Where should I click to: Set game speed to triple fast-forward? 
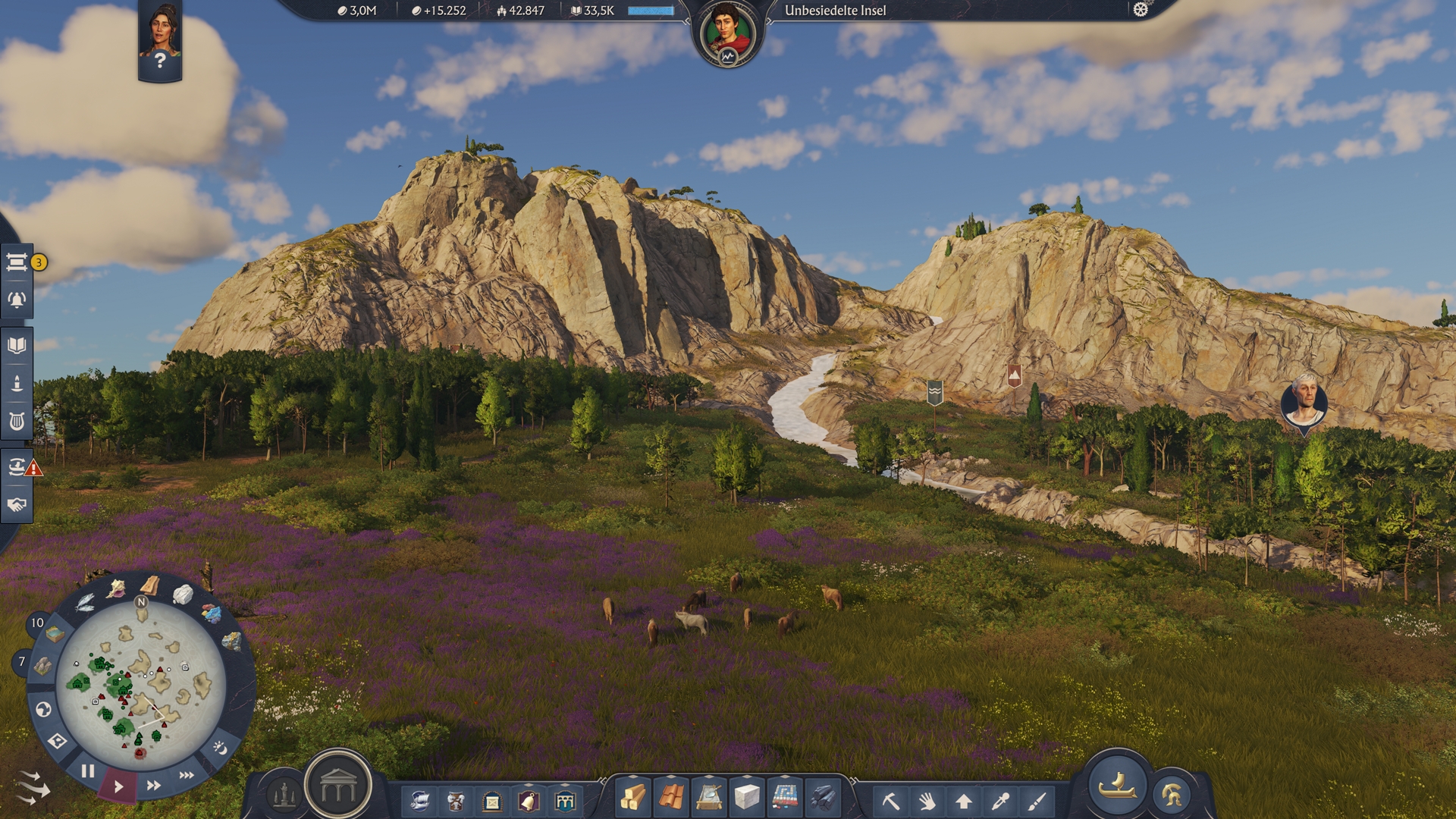tap(187, 775)
